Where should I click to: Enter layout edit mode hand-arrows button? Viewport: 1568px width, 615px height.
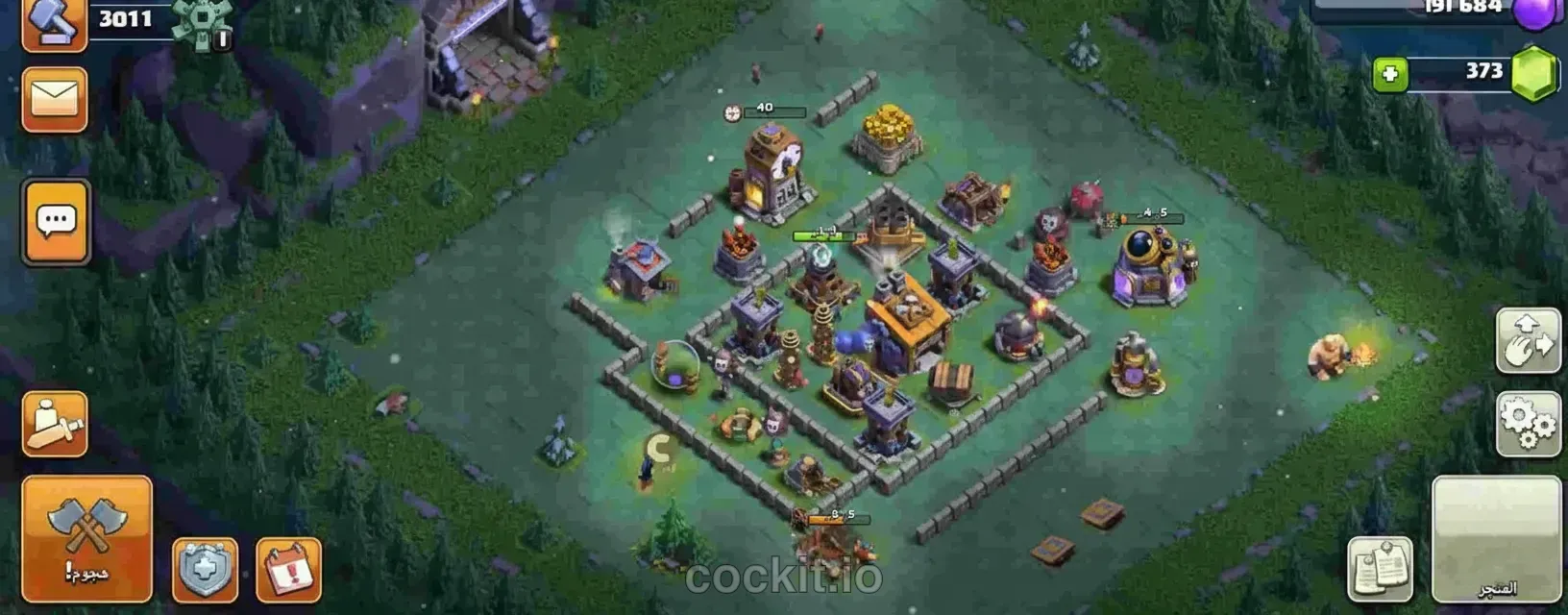coord(1528,341)
